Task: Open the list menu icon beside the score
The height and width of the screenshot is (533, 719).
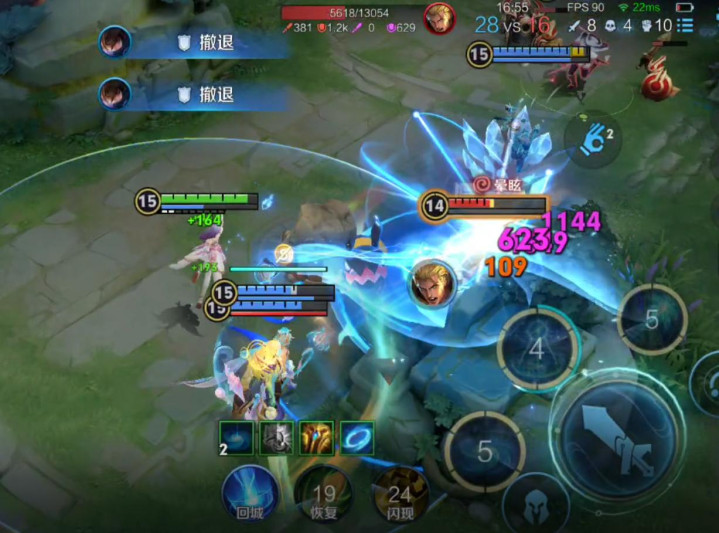Action: (685, 25)
